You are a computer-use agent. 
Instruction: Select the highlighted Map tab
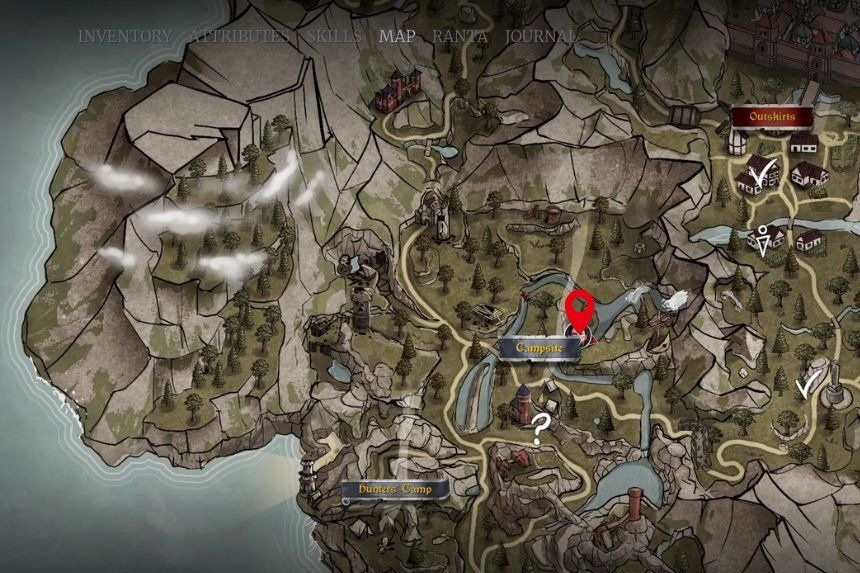[x=397, y=36]
